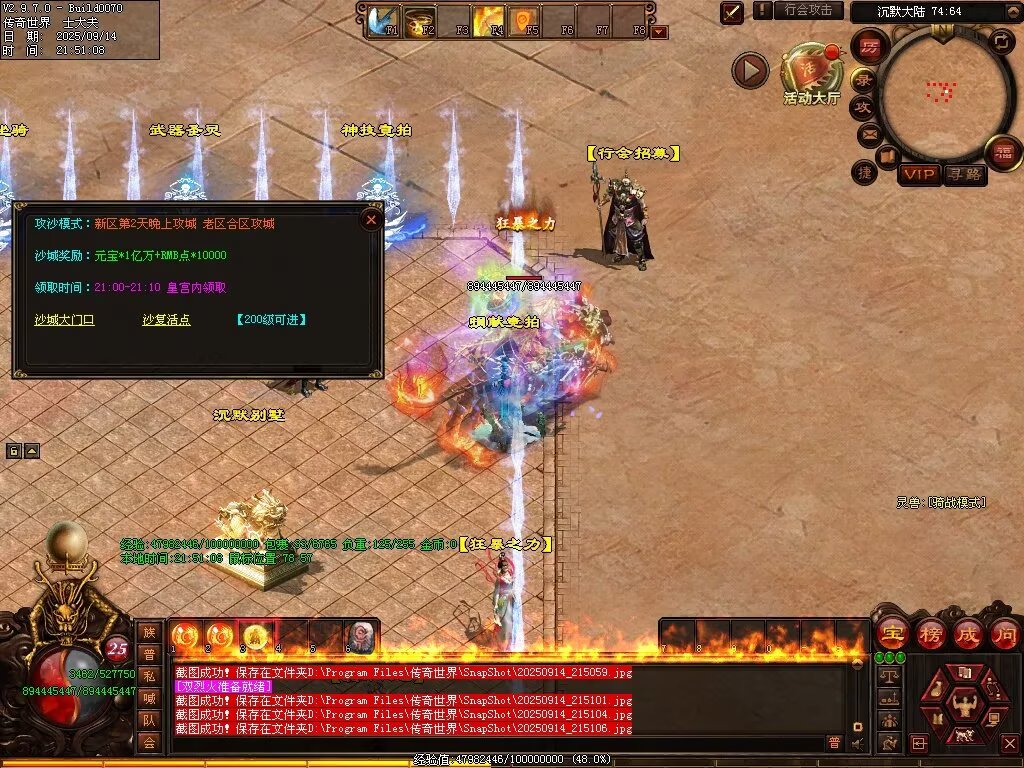Open the 活动大厅 activity hall
The image size is (1024, 768).
click(812, 72)
